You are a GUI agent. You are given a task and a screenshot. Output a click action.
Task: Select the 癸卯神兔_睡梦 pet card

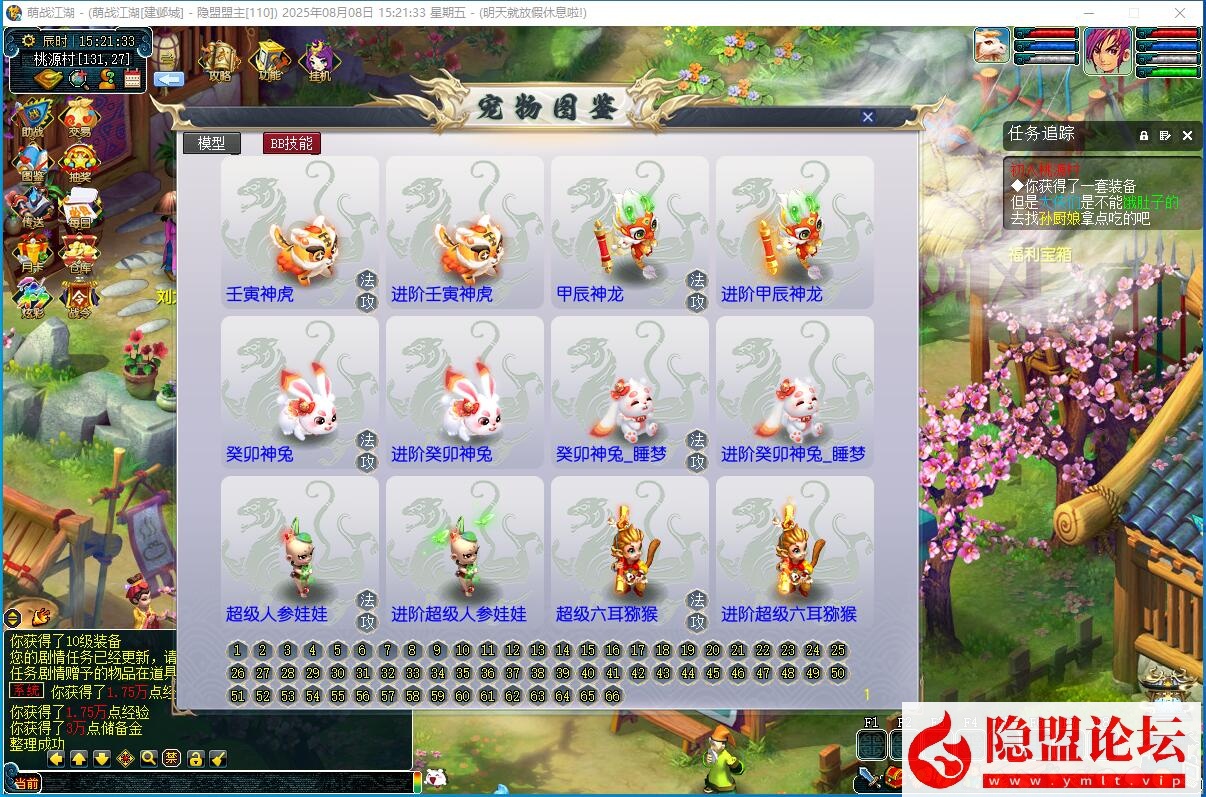pyautogui.click(x=629, y=392)
